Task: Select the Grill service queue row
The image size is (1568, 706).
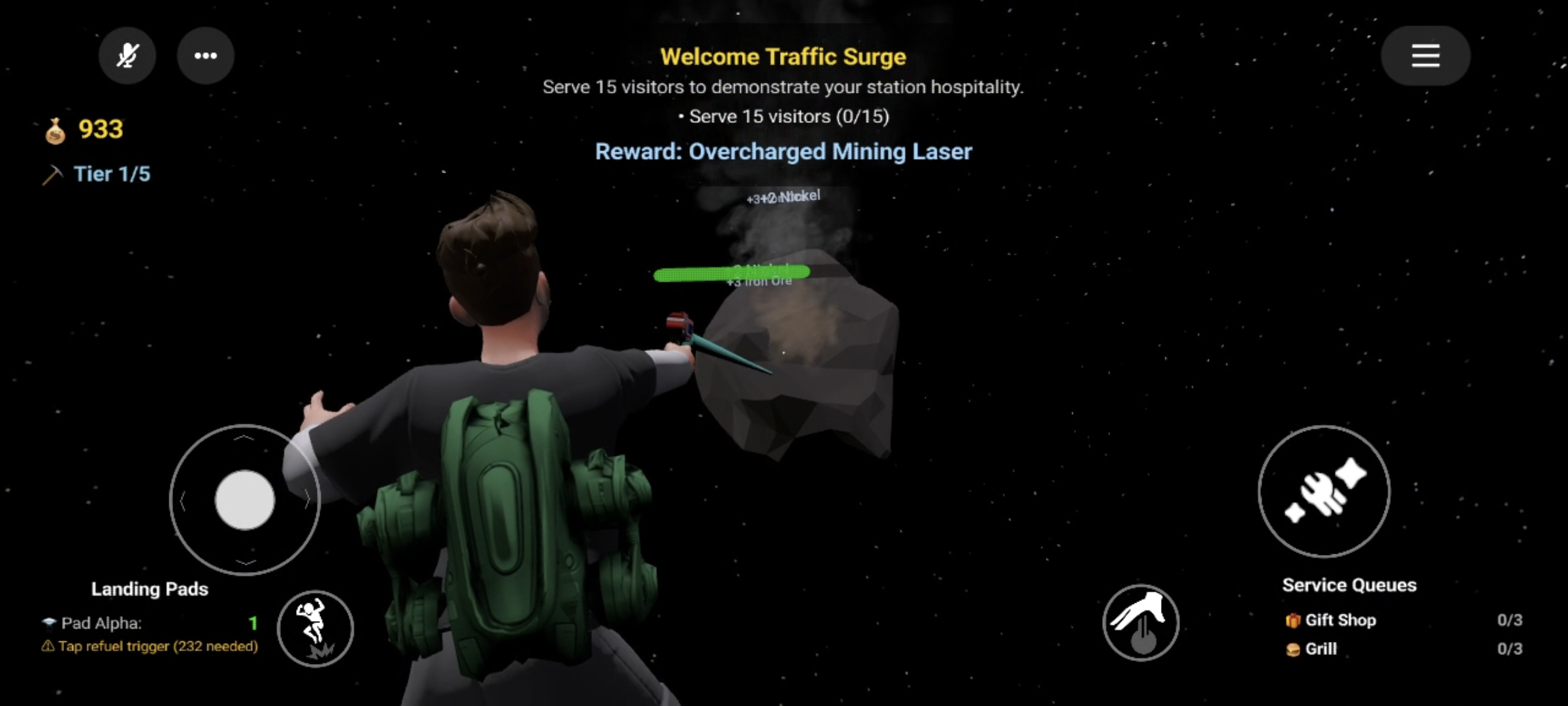Action: 1403,648
